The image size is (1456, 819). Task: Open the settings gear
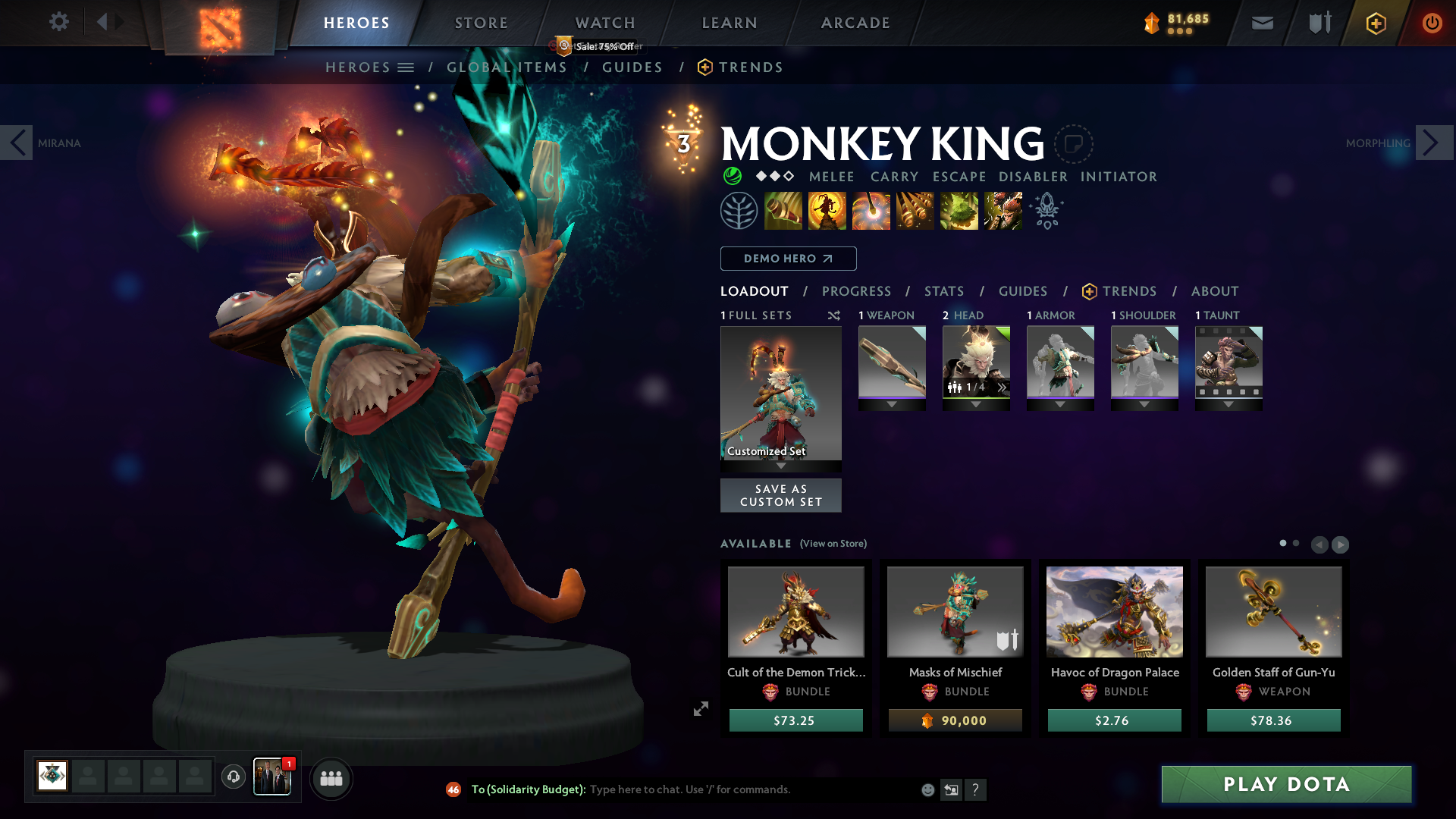coord(58,22)
